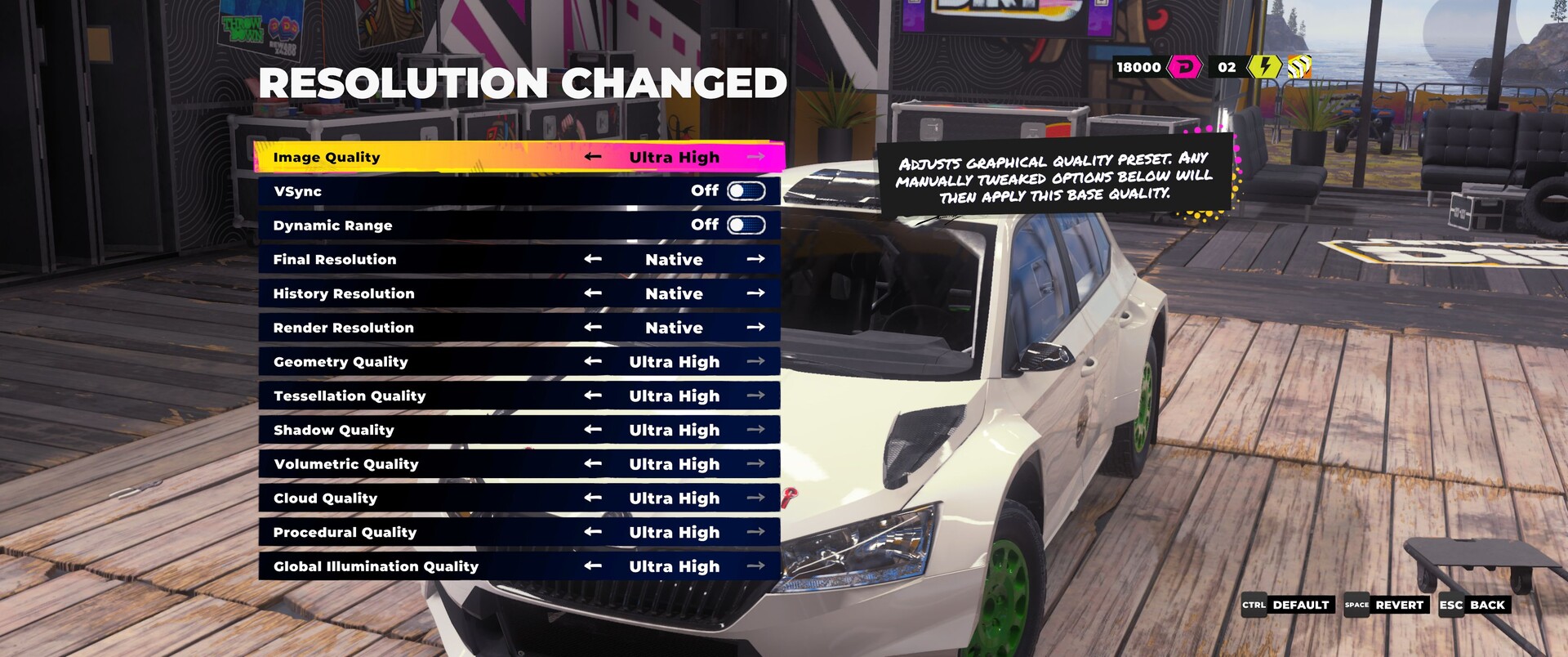Lower Geometry Quality with left arrow
The image size is (1568, 657).
pyautogui.click(x=593, y=361)
